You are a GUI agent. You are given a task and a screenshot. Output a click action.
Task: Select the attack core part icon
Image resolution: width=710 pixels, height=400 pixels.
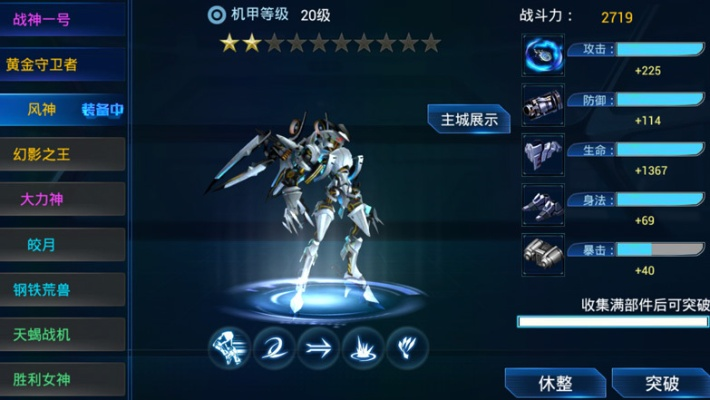[543, 55]
